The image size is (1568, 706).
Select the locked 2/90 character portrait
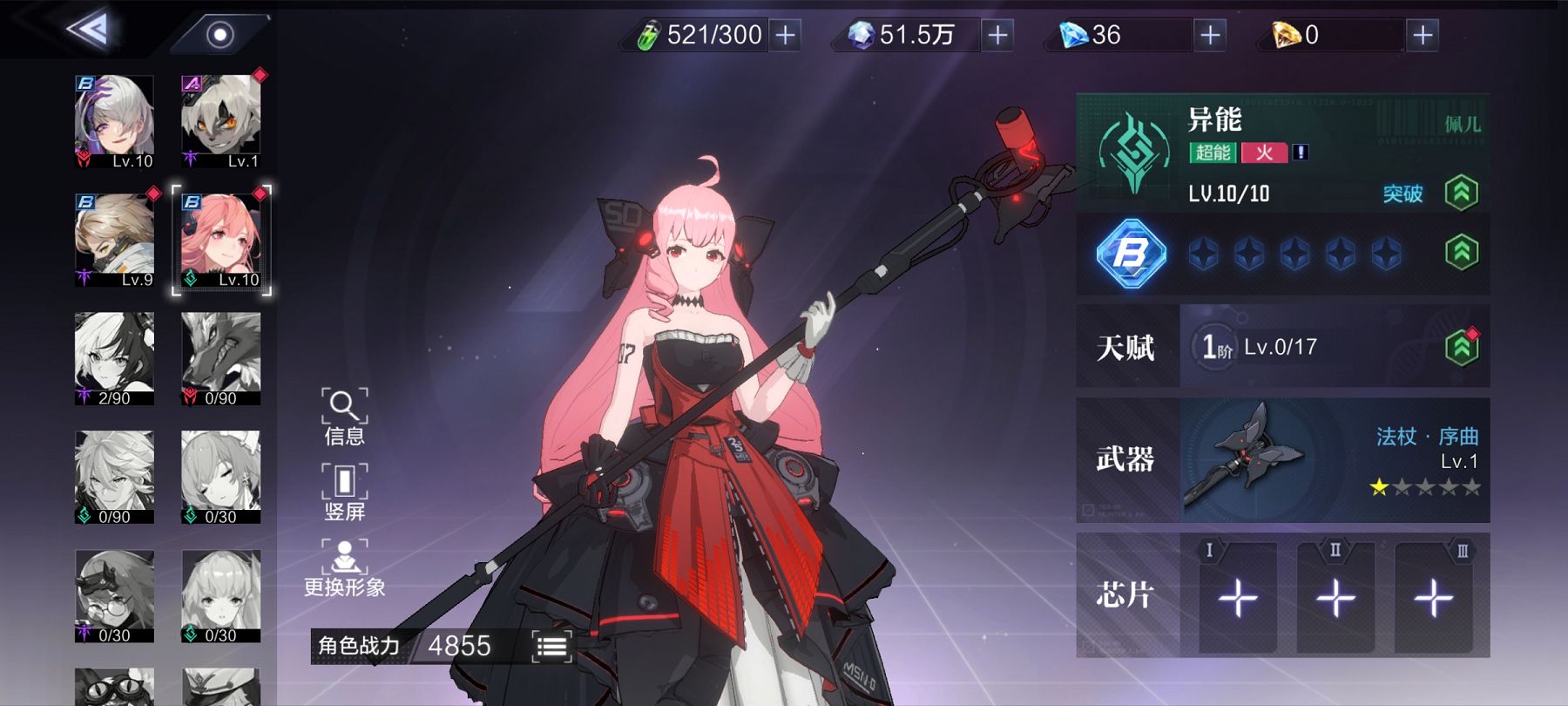point(115,358)
